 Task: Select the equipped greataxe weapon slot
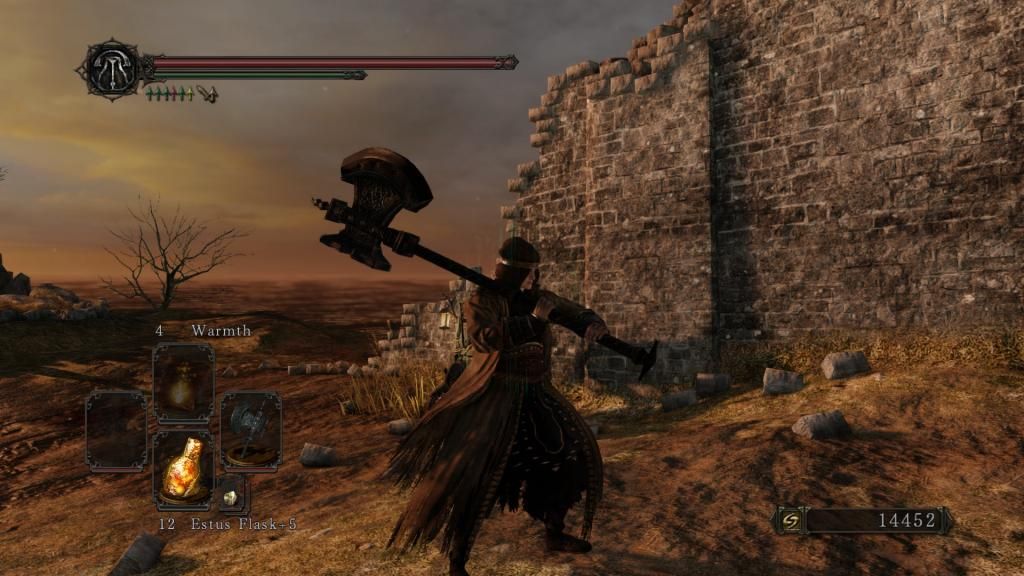(x=250, y=430)
